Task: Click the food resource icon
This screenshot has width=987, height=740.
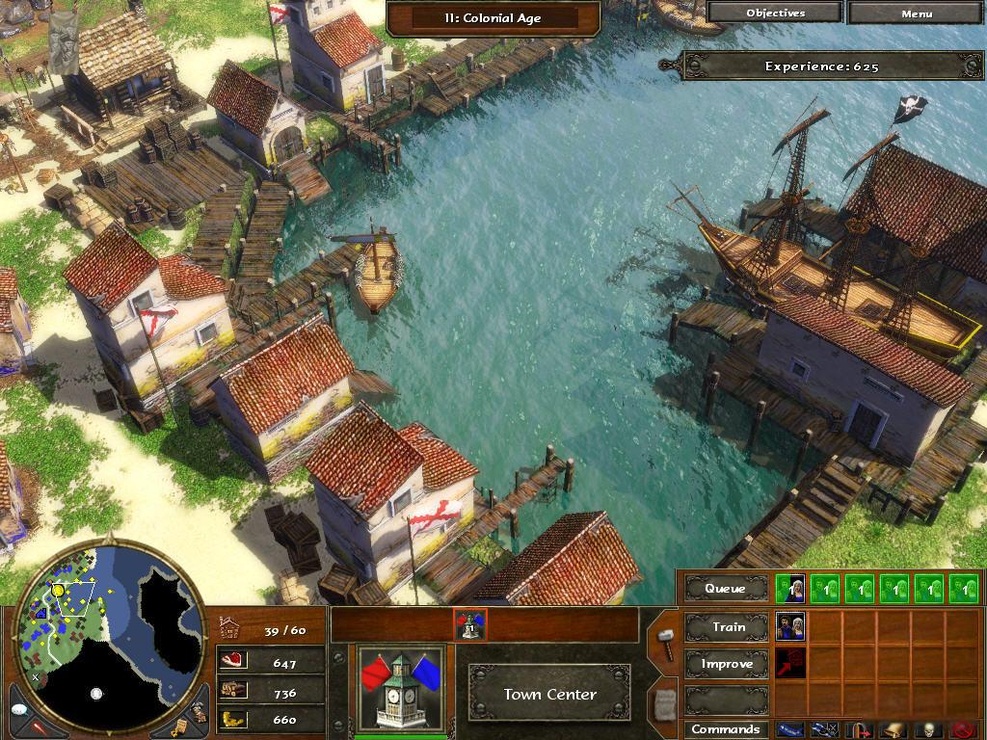Action: pos(231,662)
